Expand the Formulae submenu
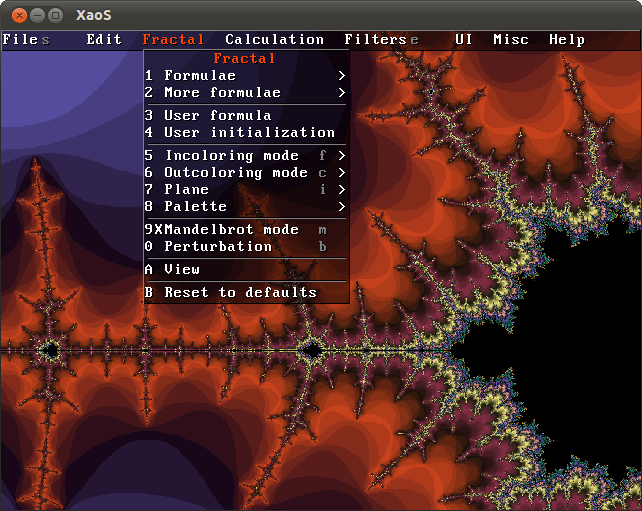The width and height of the screenshot is (642, 511). point(200,76)
